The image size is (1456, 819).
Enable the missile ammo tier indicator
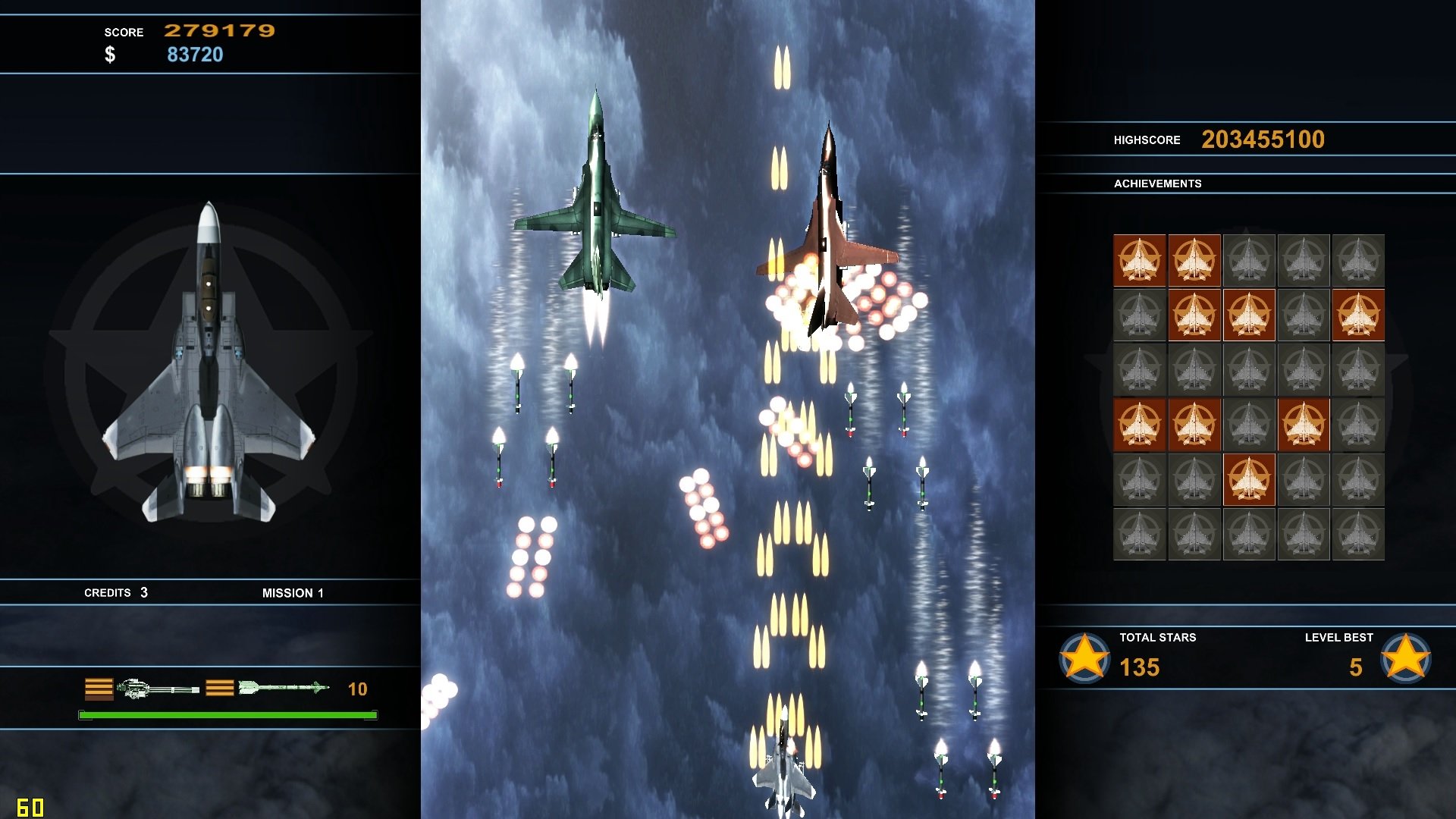tap(221, 689)
